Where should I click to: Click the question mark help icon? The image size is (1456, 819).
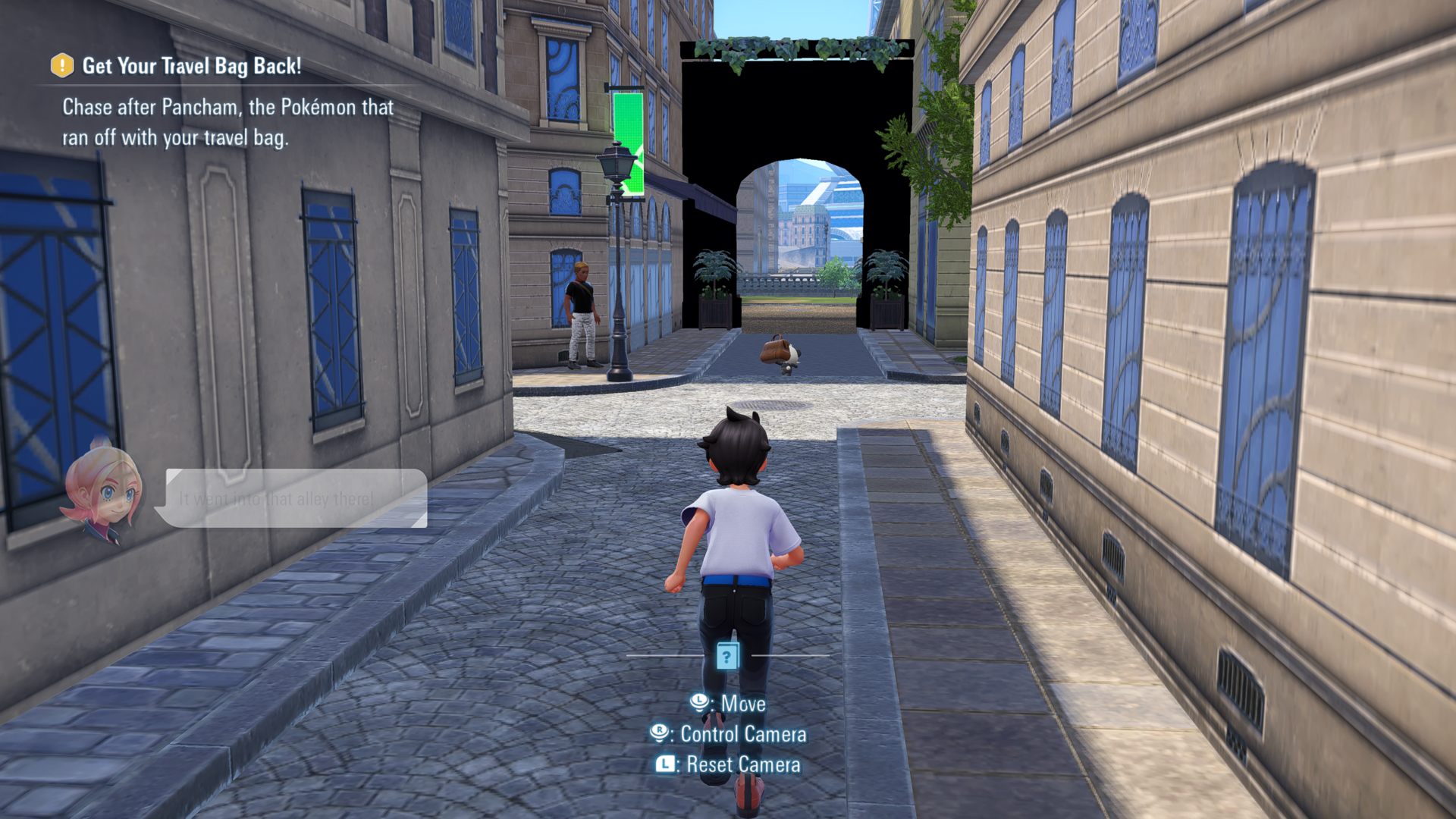pos(727,656)
